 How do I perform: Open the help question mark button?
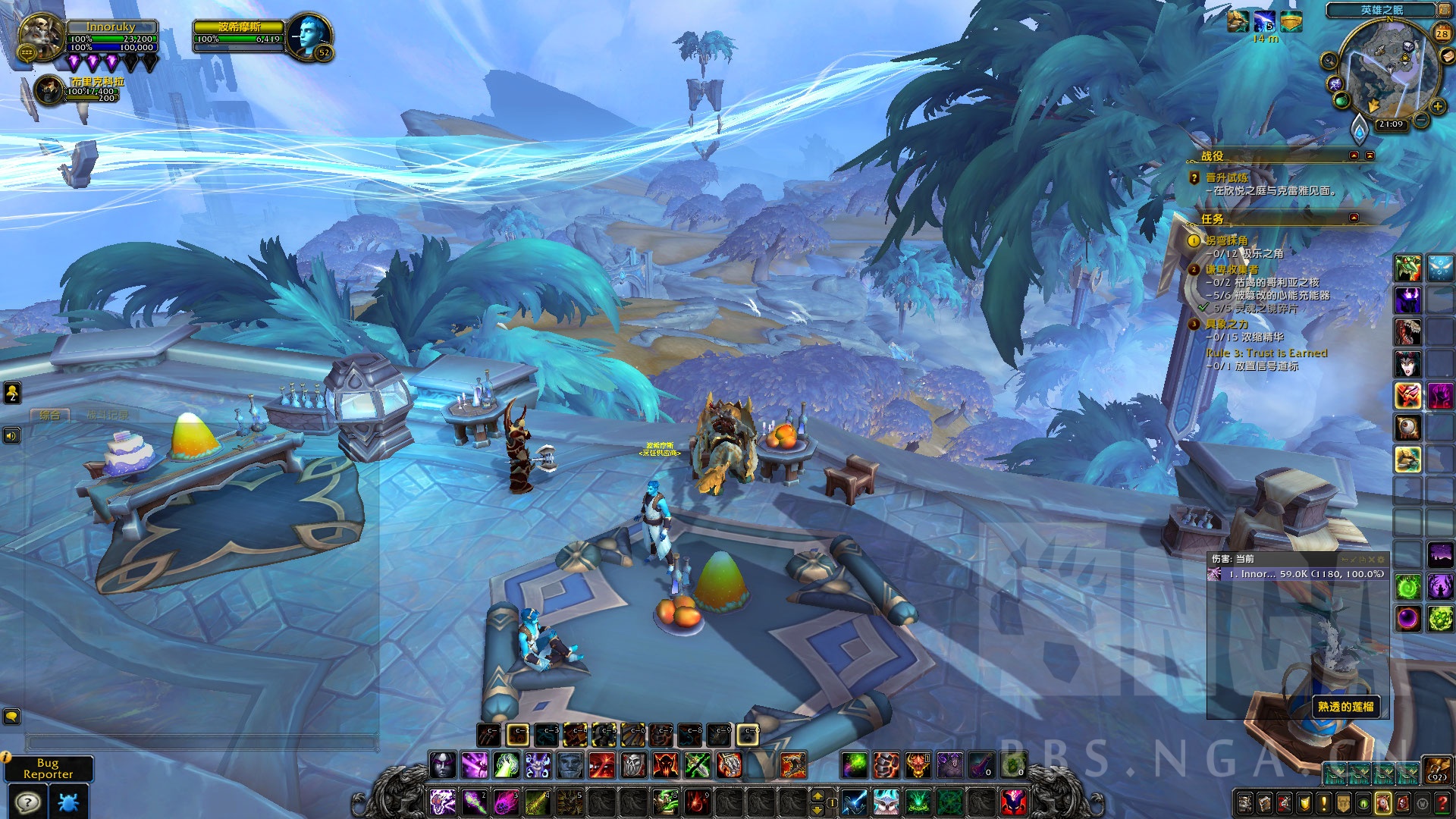(x=28, y=802)
